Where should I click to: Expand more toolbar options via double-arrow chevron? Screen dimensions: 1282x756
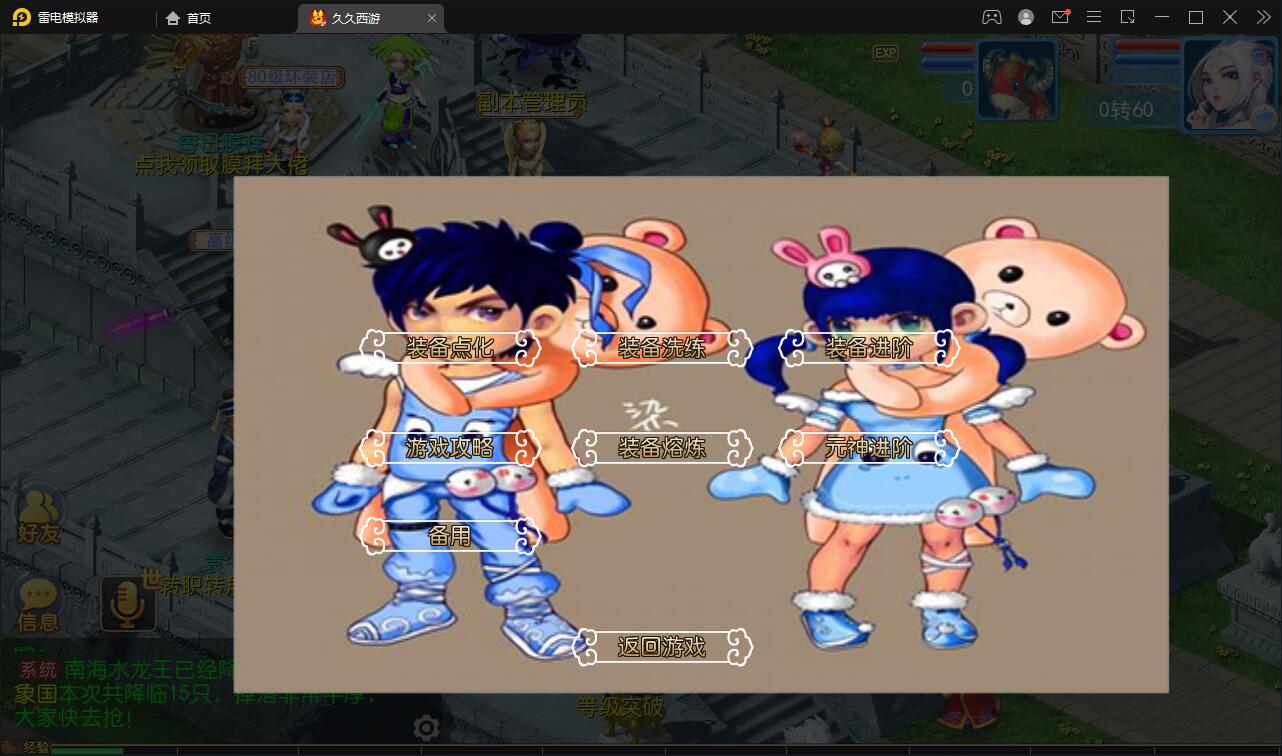coord(1263,17)
